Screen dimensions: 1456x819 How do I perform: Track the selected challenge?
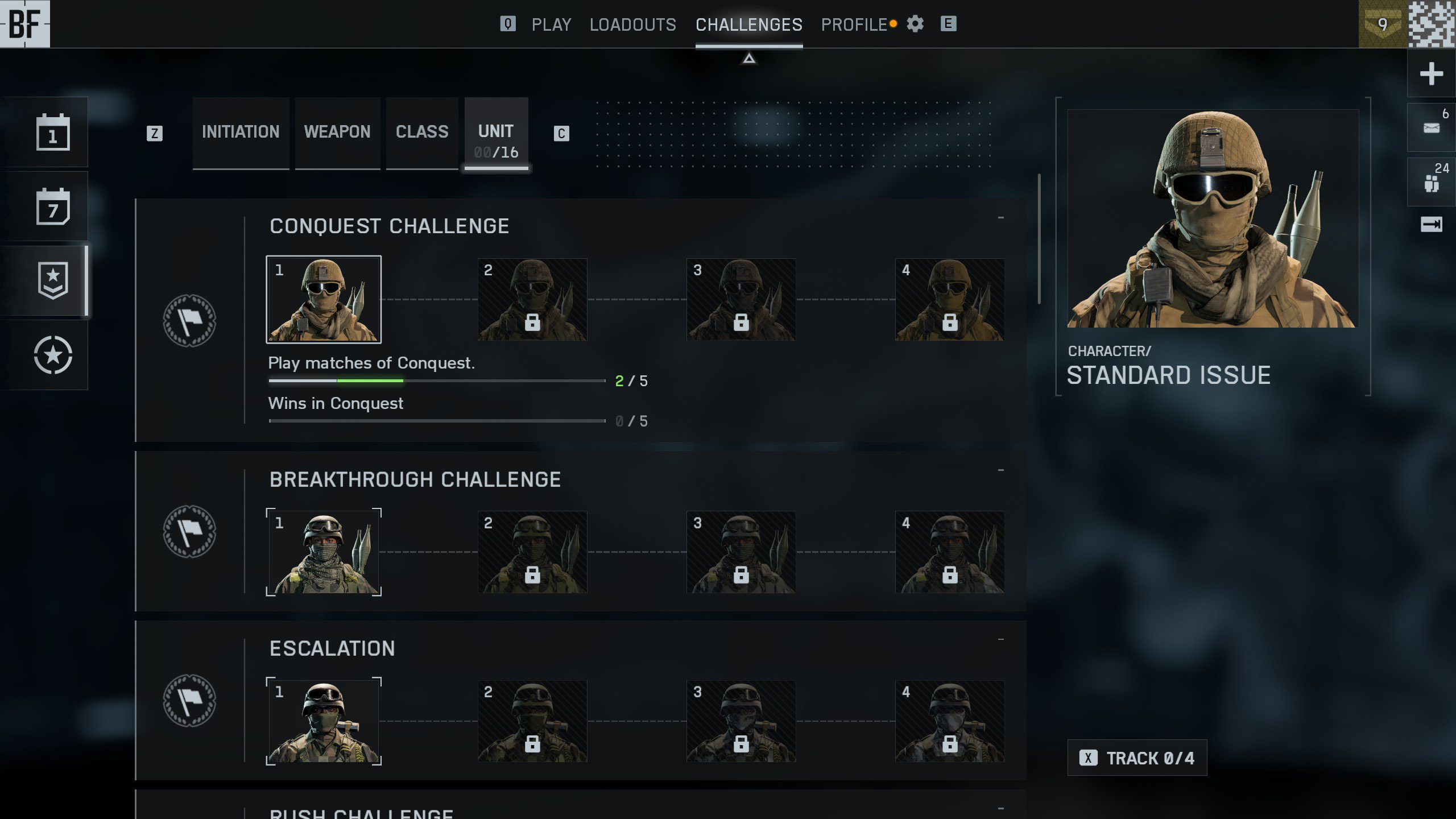pos(1137,758)
